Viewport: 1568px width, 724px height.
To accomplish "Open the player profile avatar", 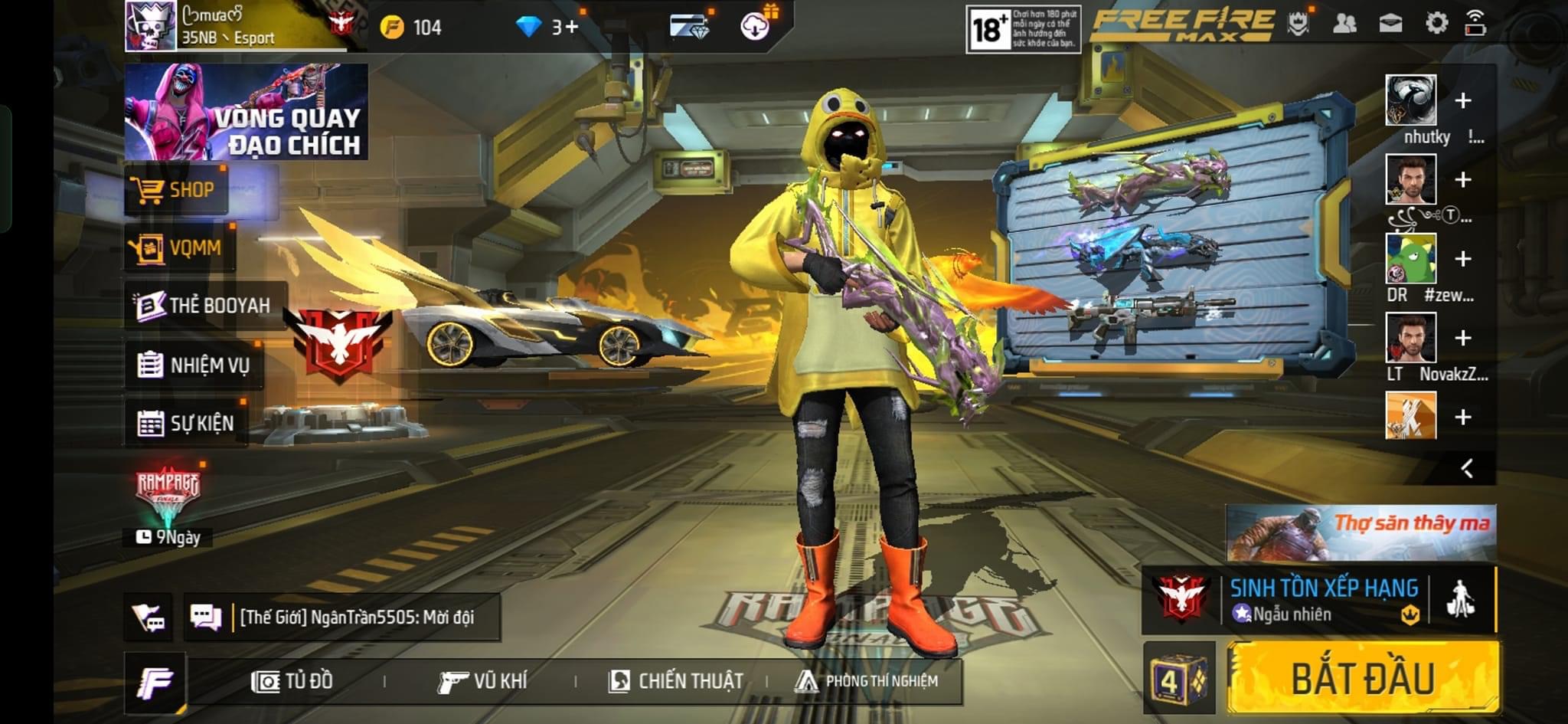I will 151,26.
